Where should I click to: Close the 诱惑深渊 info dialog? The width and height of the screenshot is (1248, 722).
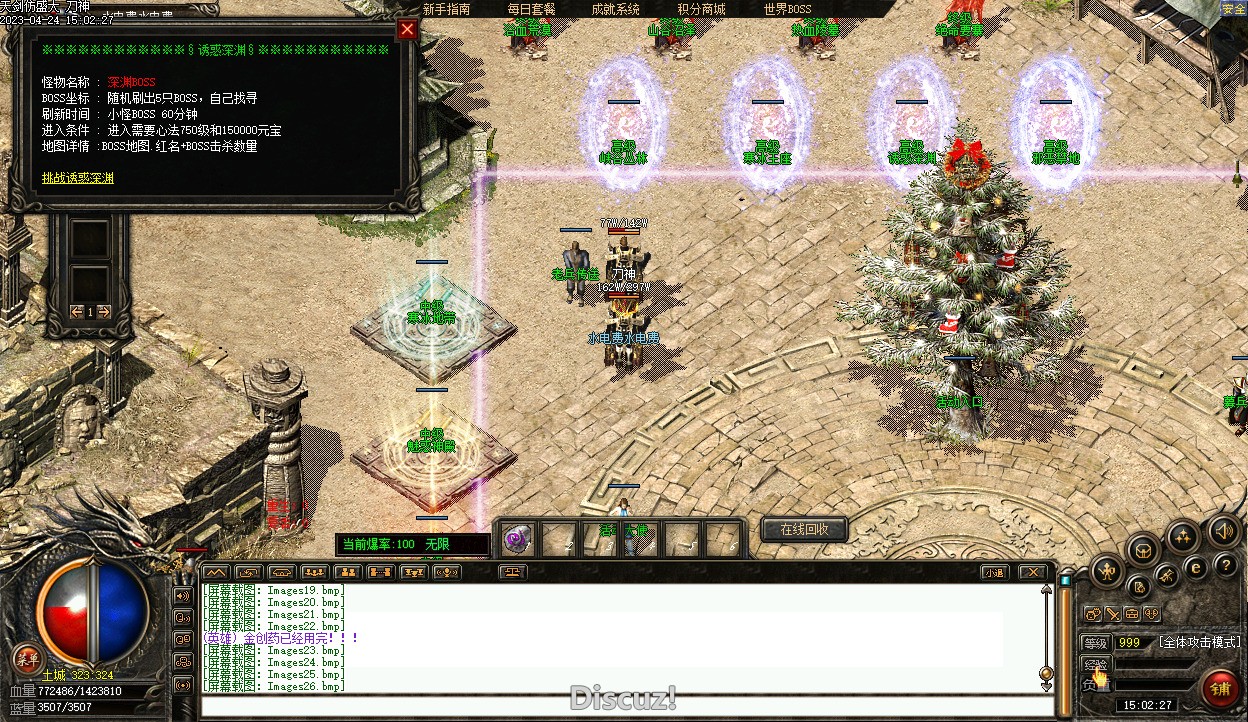[x=407, y=29]
